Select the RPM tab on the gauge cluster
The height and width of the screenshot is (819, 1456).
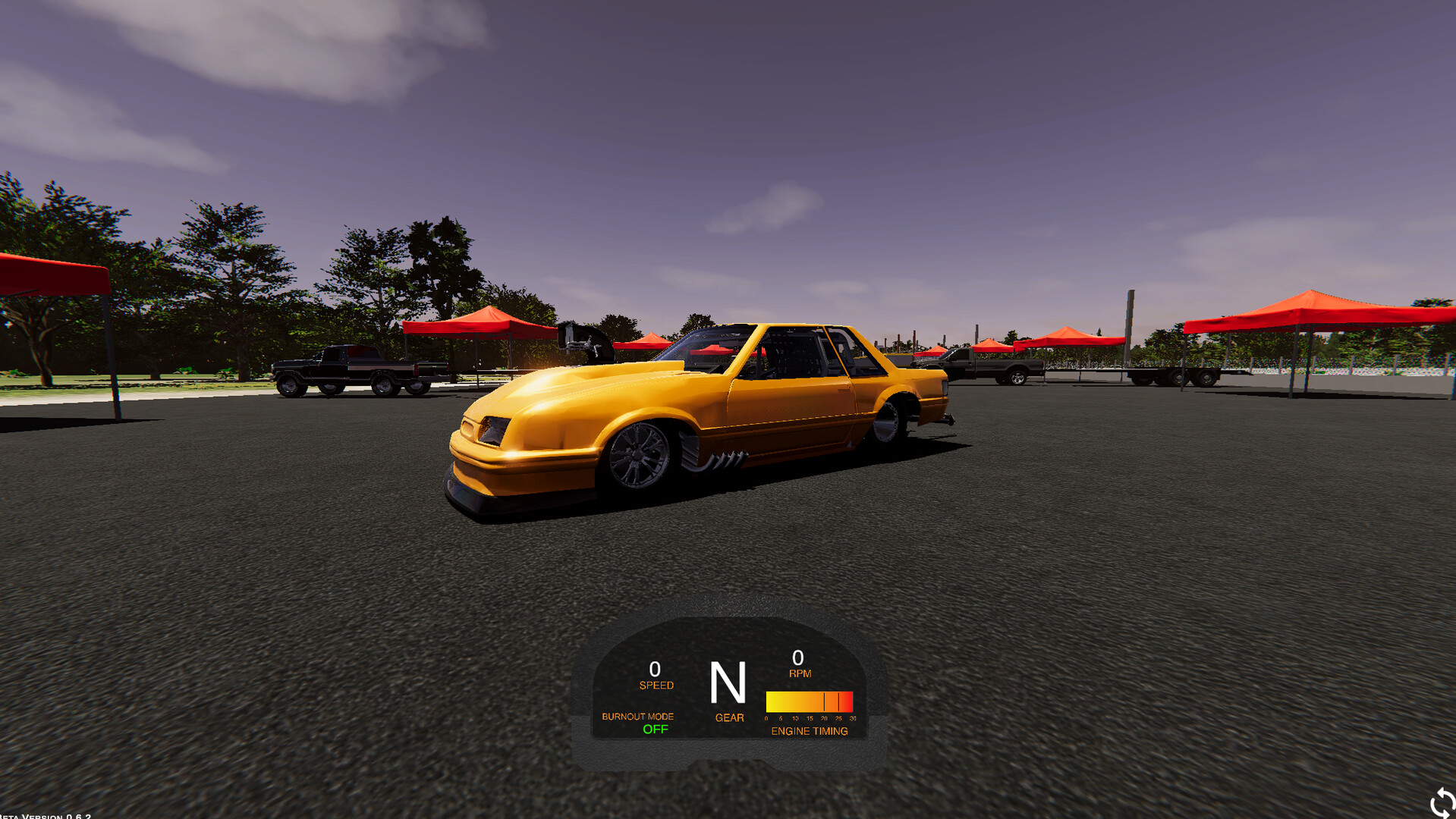point(800,673)
